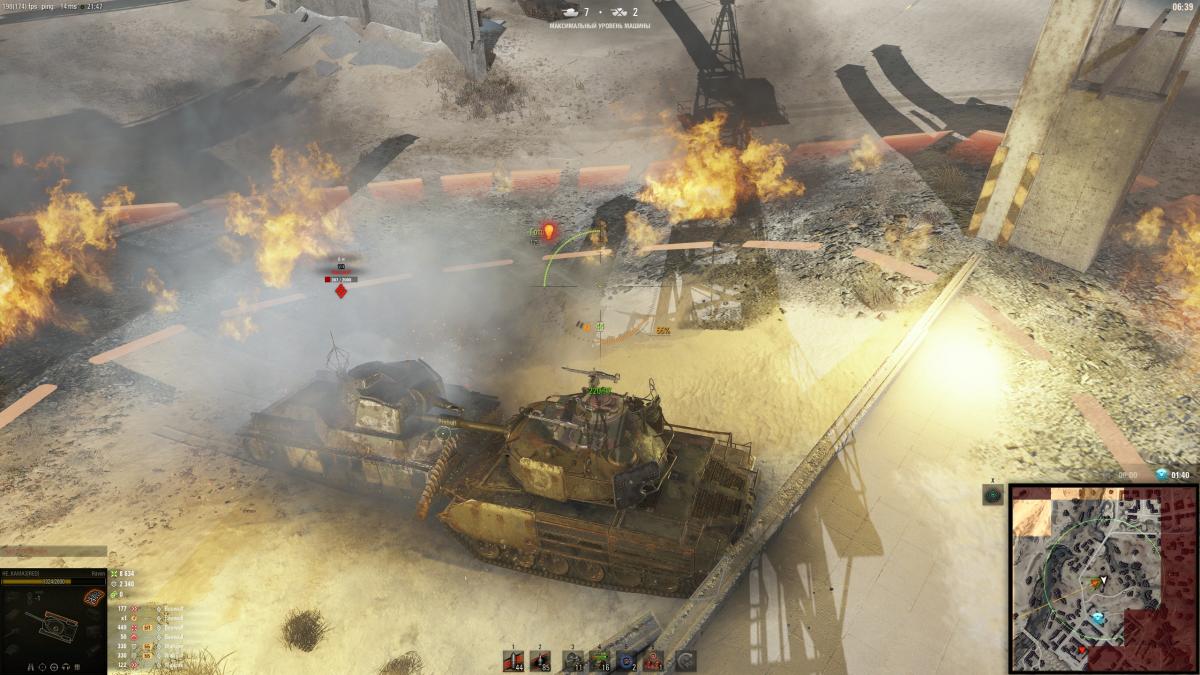1200x675 pixels.
Task: Use the blue circular ability with count 2
Action: [629, 660]
